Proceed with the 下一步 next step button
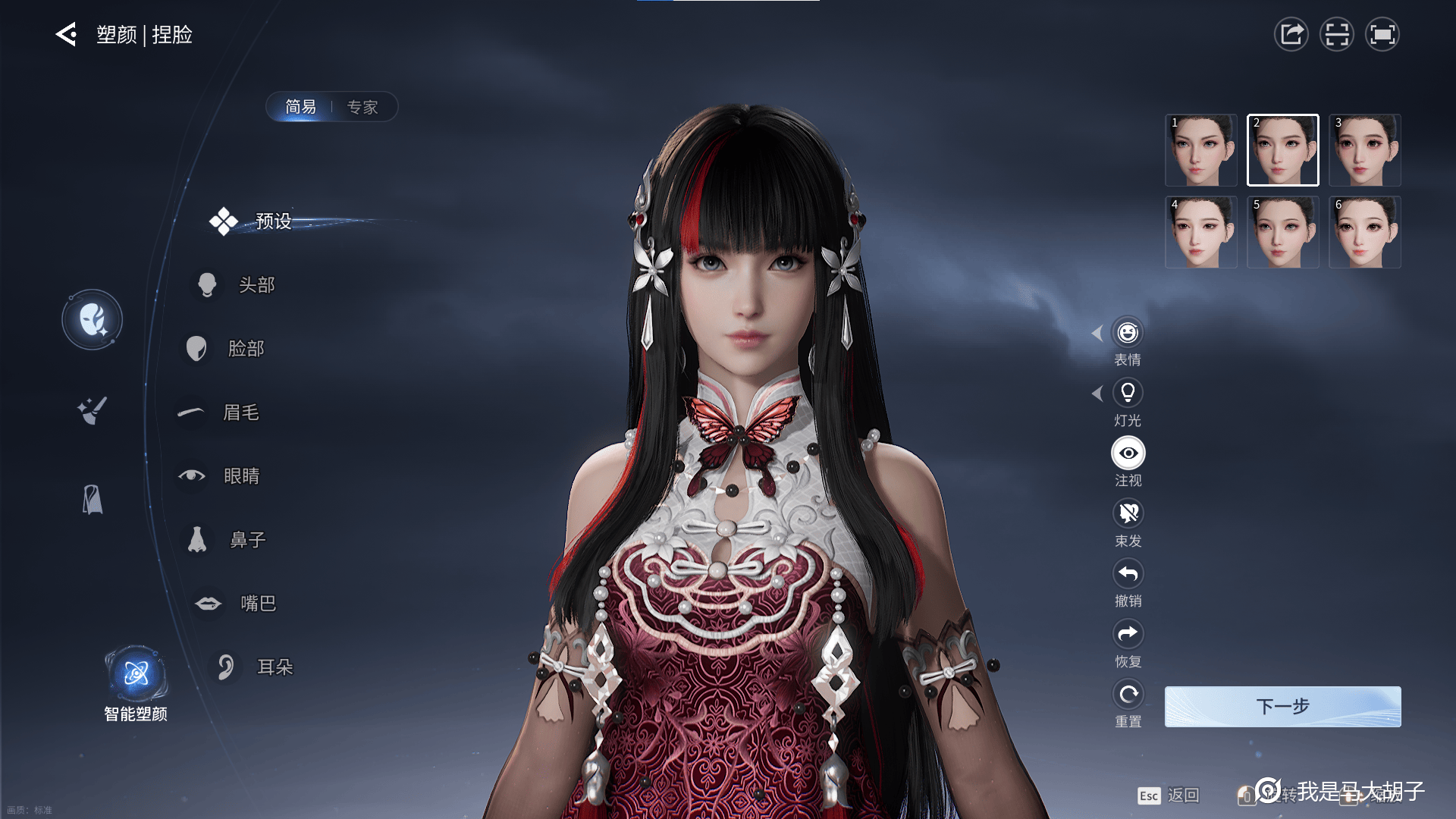 tap(1282, 707)
